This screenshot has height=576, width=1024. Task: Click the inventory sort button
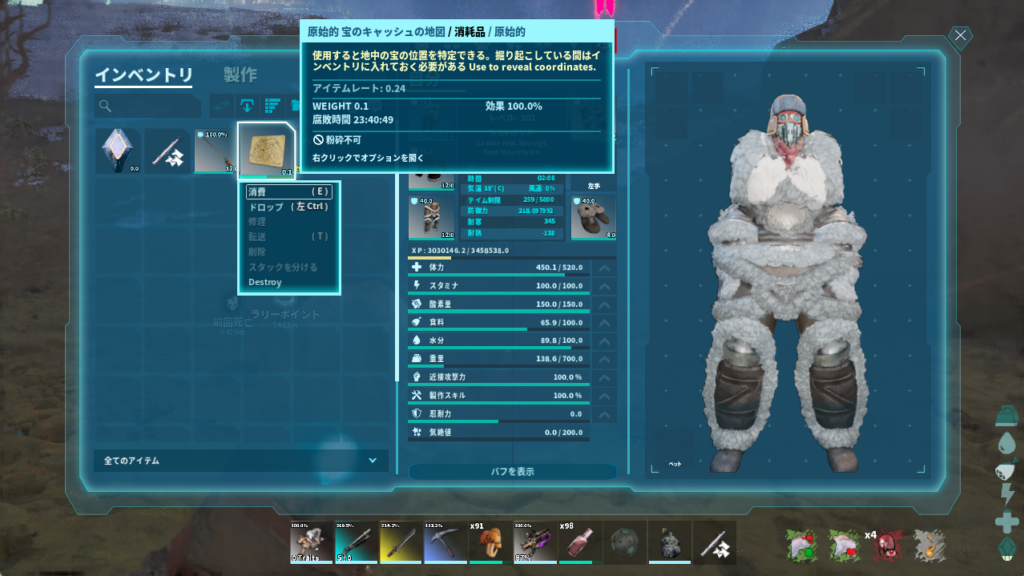[x=271, y=105]
